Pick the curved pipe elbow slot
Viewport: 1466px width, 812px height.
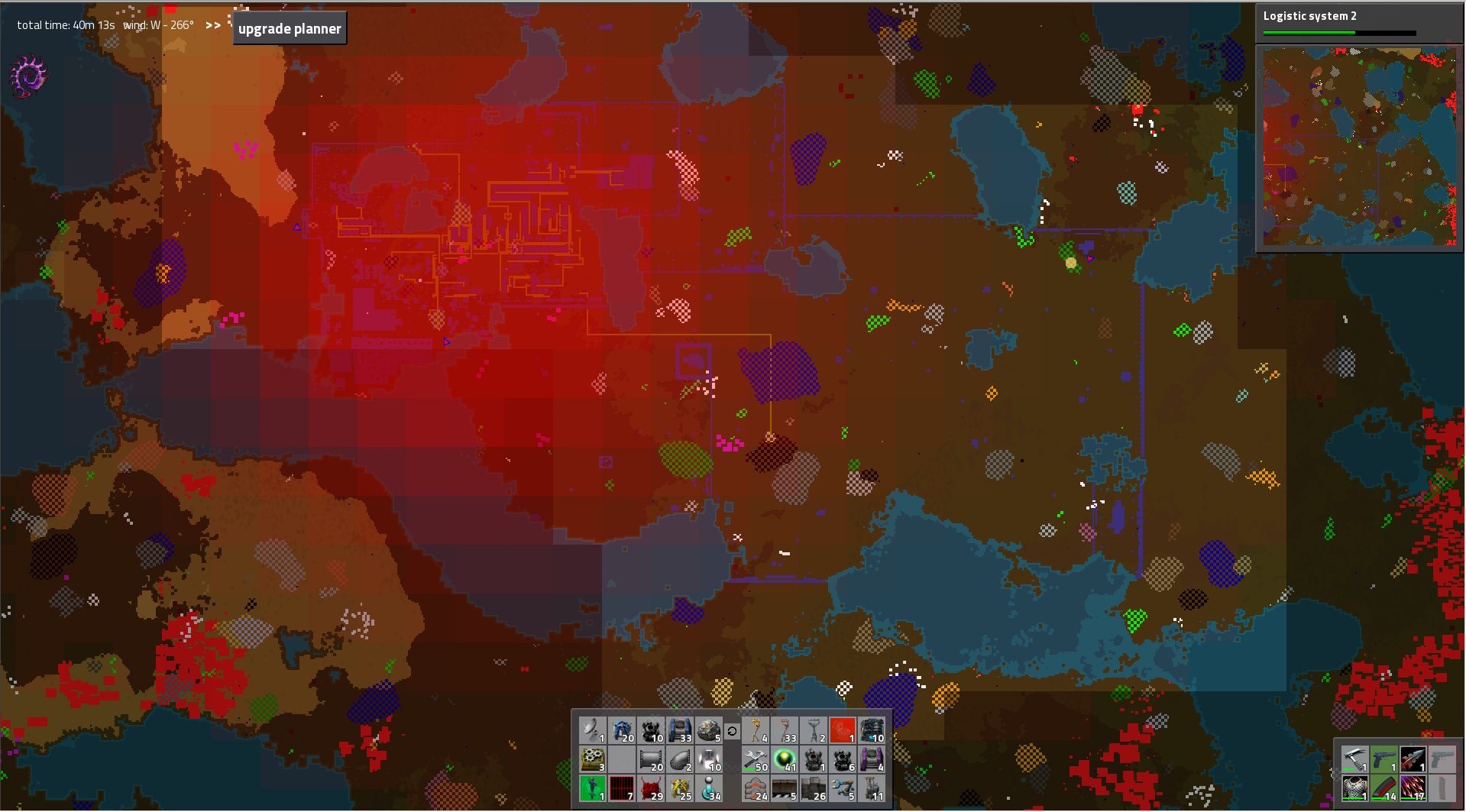(680, 759)
